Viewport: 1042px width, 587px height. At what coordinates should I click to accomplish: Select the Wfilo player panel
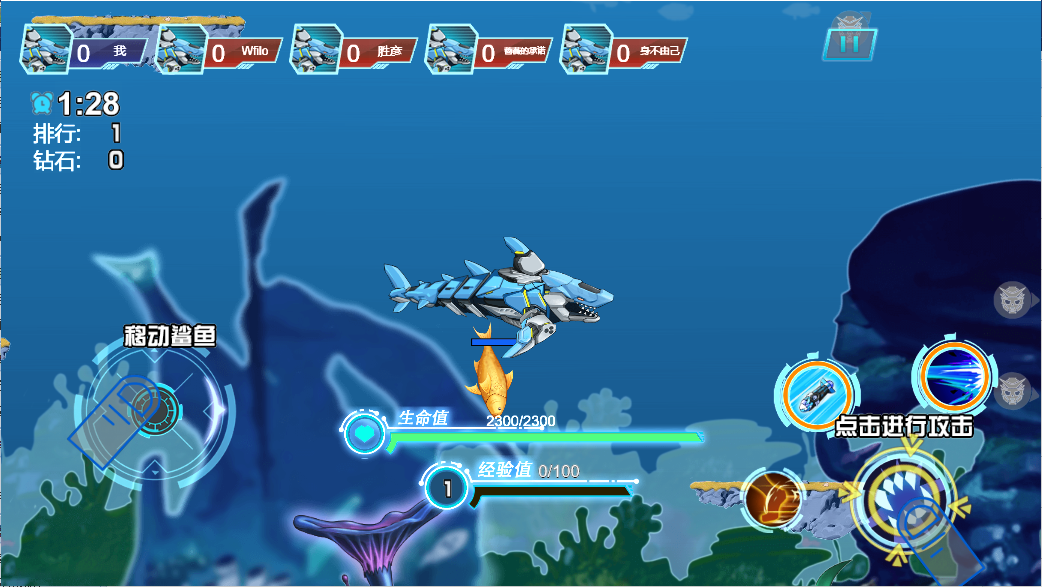pyautogui.click(x=220, y=51)
